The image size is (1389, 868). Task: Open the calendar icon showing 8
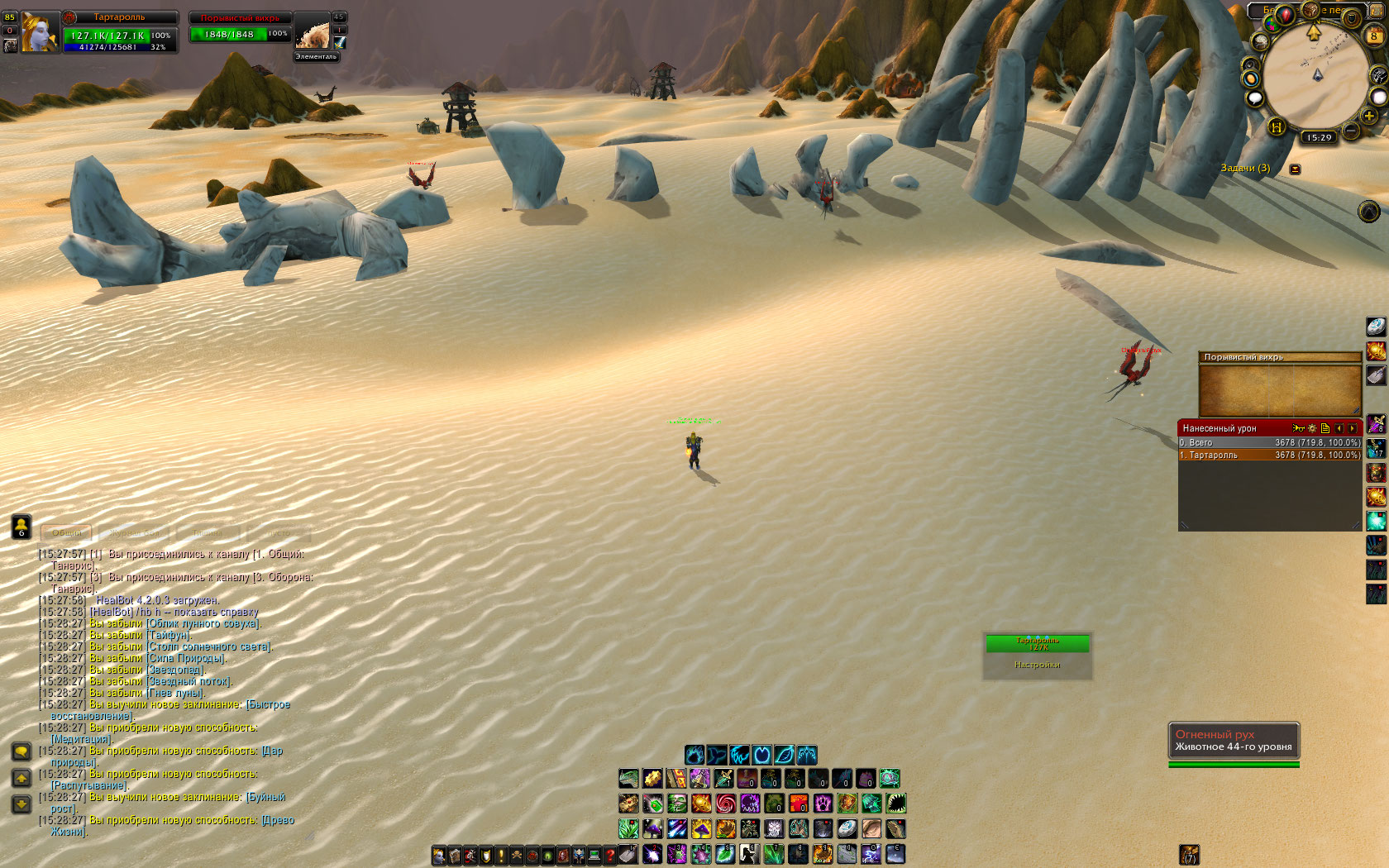(x=1374, y=36)
